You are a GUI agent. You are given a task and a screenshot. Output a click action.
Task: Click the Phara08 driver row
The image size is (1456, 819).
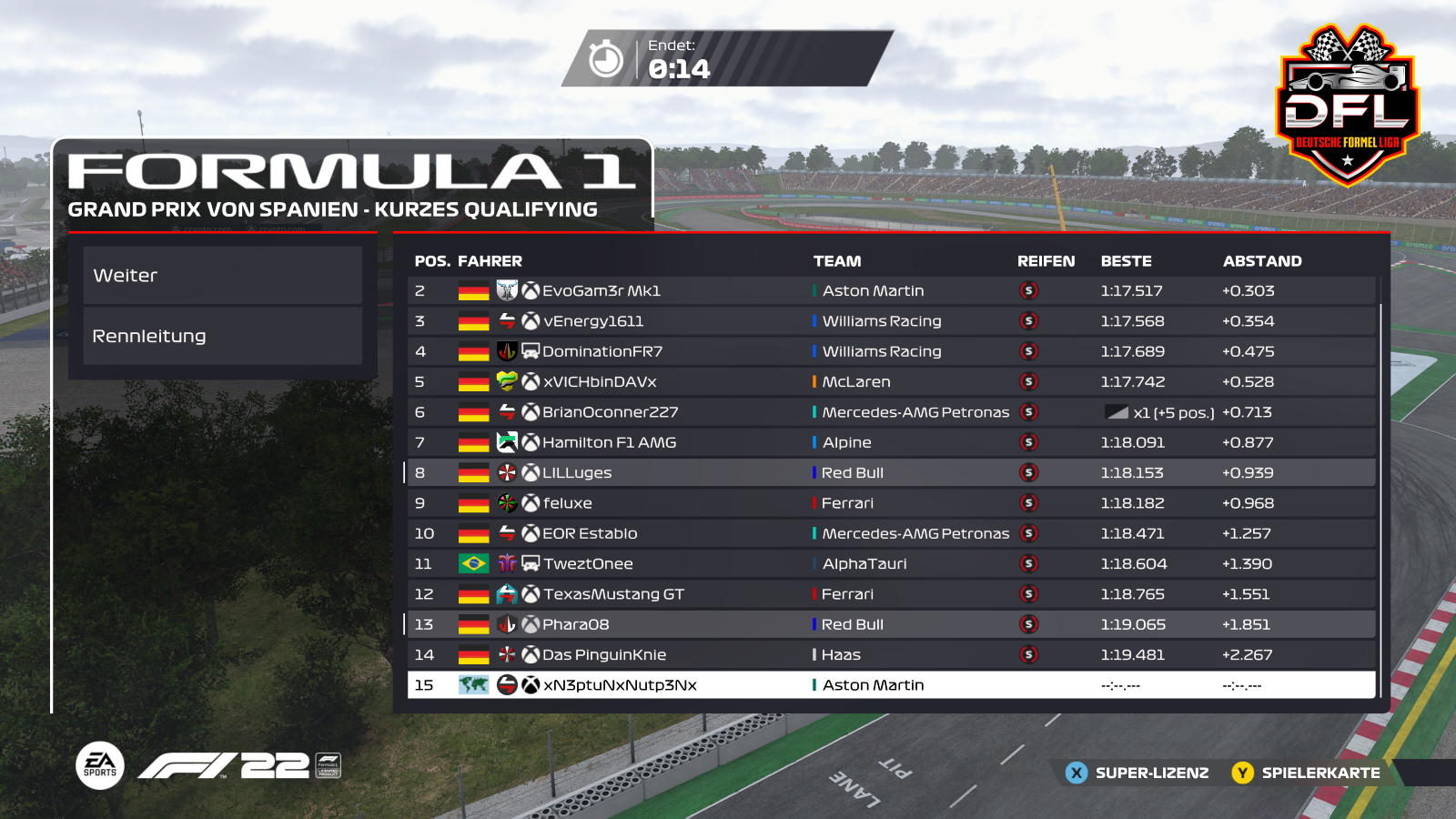[890, 624]
